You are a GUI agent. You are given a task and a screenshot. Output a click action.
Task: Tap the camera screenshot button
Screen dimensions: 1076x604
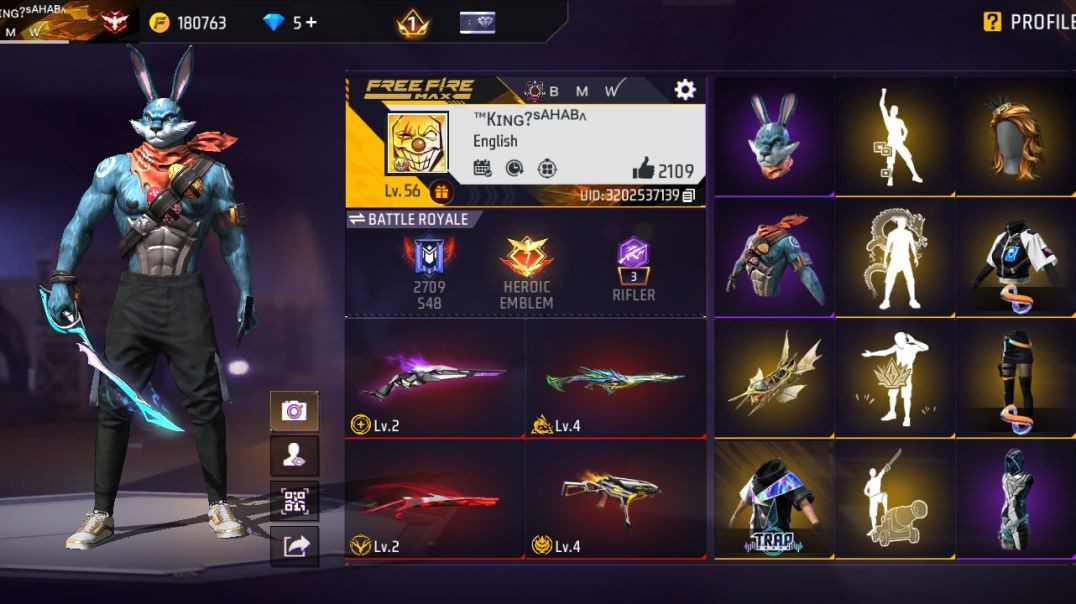coord(294,411)
